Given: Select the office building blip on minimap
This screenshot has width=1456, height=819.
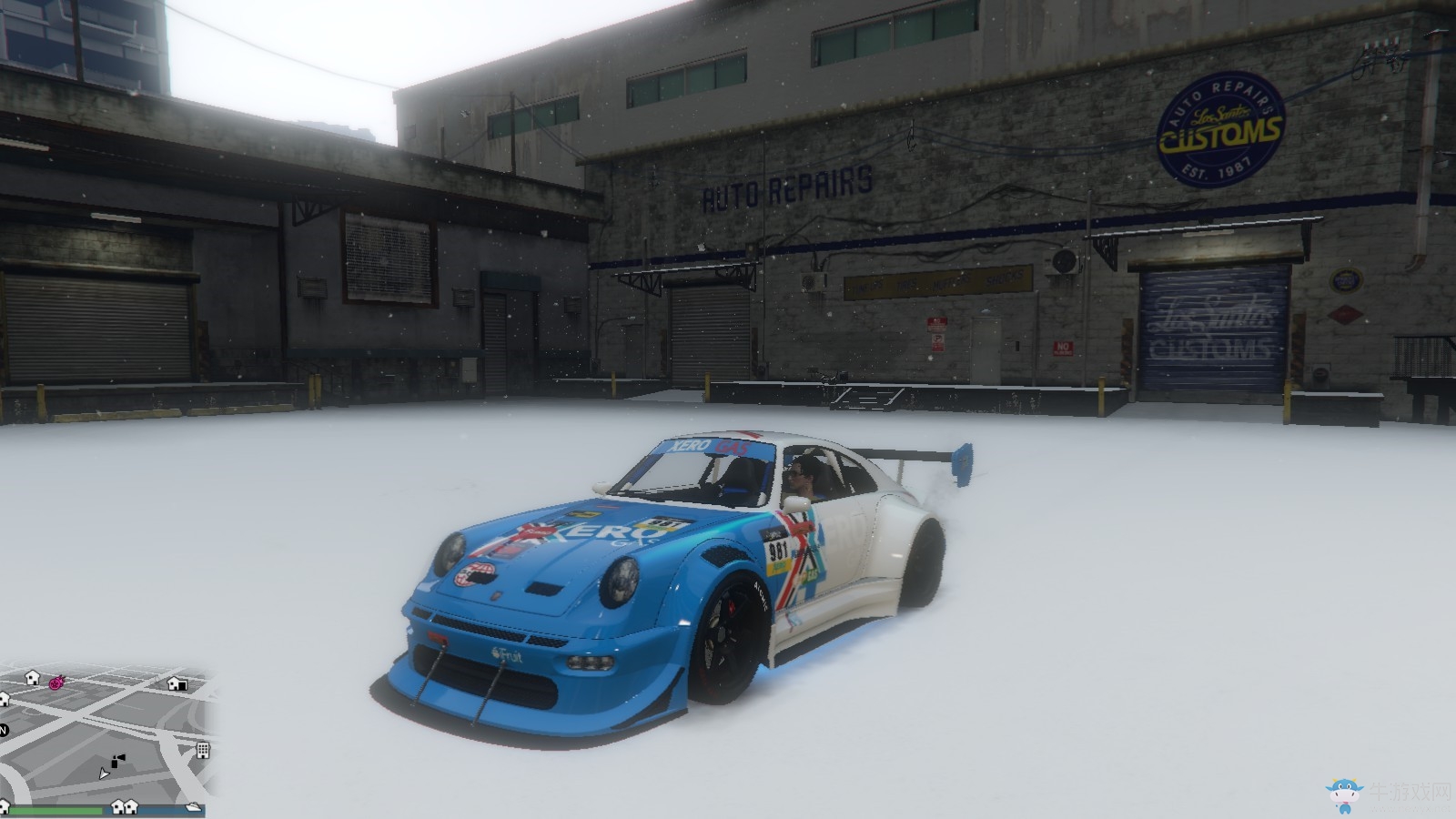Looking at the screenshot, I should pyautogui.click(x=203, y=750).
